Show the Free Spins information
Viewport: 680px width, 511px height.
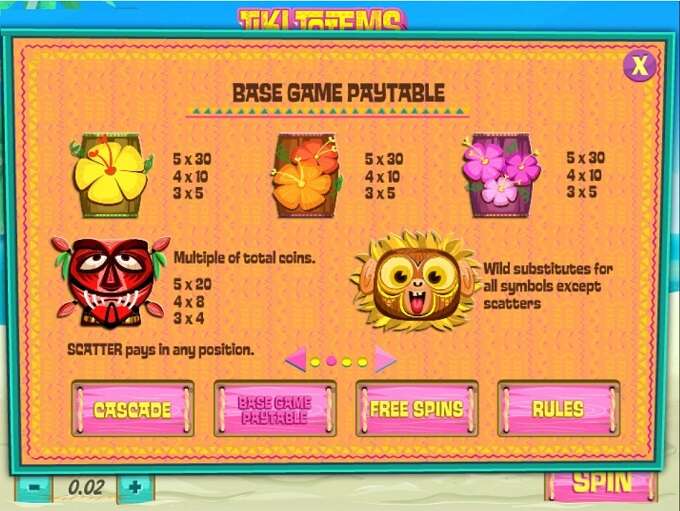(x=417, y=408)
